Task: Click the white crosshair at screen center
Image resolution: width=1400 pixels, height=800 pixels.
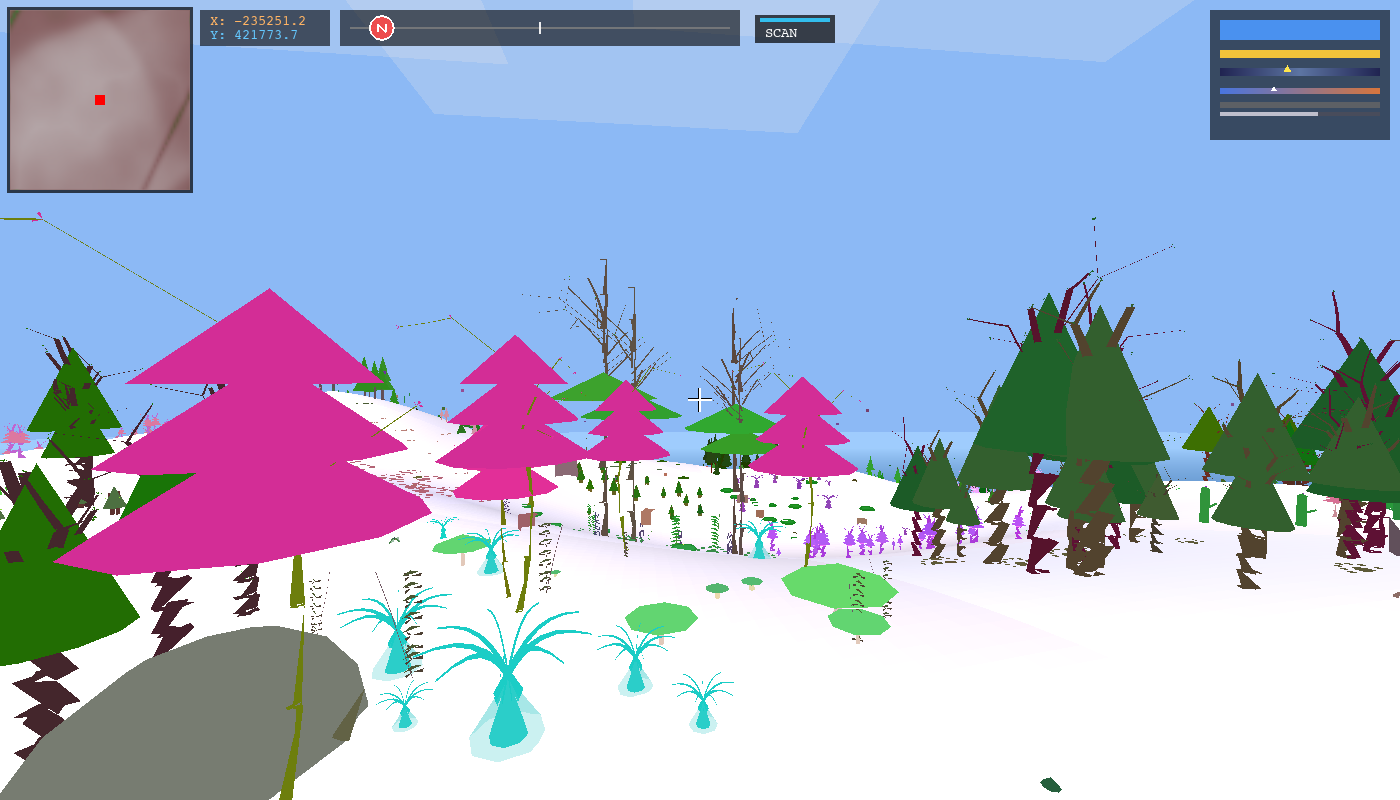Action: [700, 400]
